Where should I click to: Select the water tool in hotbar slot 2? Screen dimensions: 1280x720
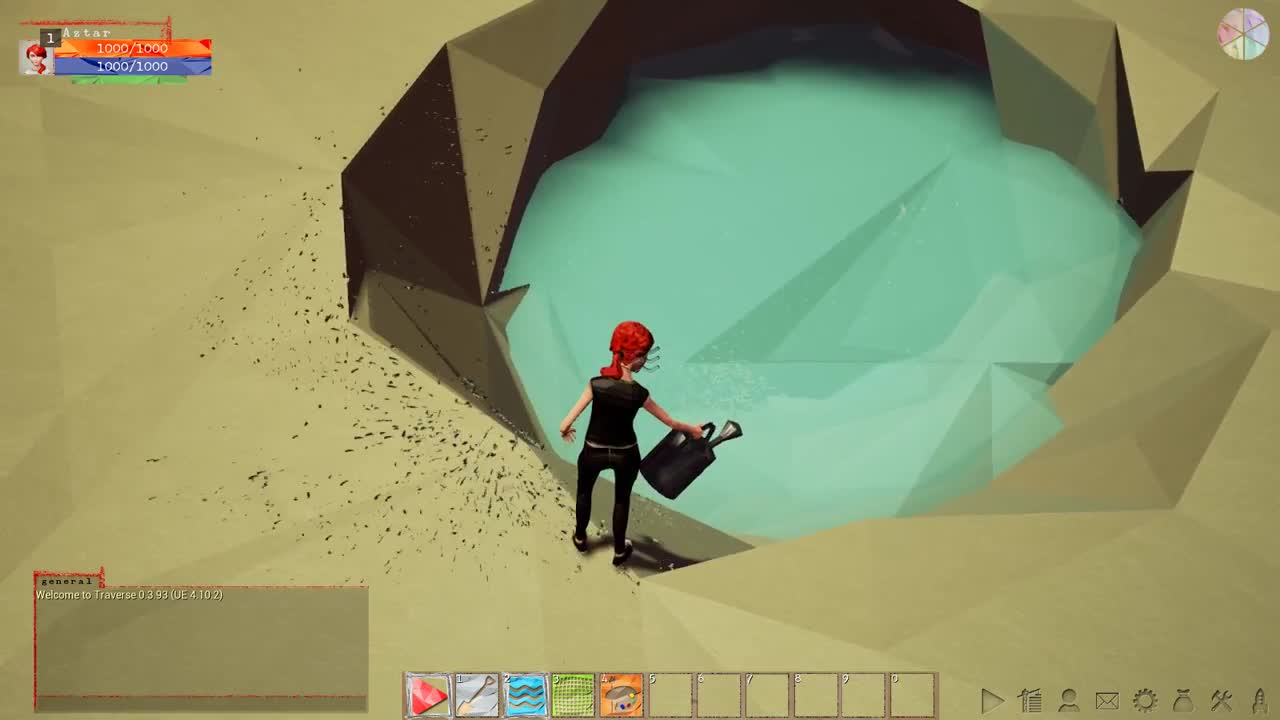tap(525, 694)
